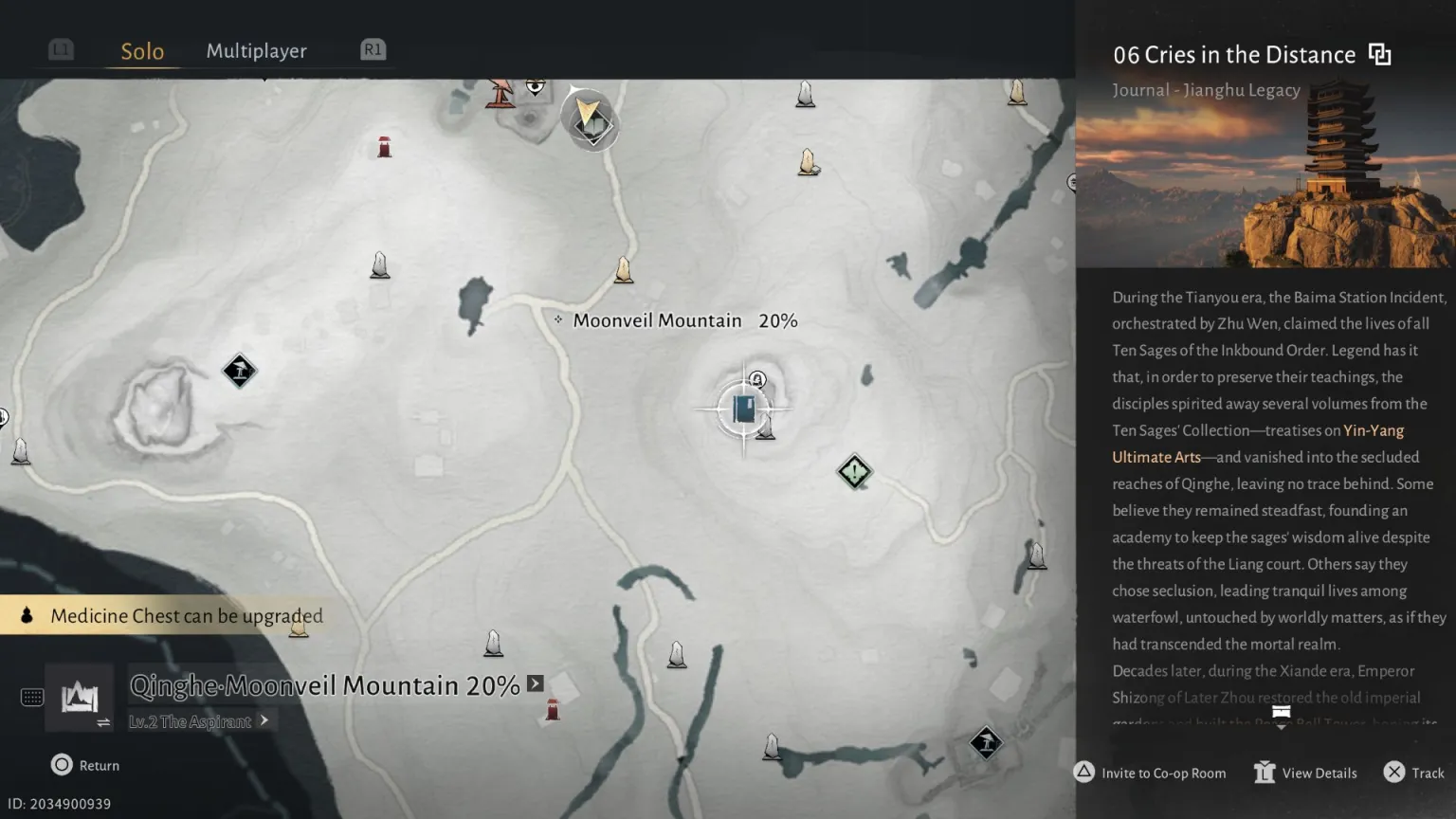The width and height of the screenshot is (1456, 819).
Task: Click the player arrow marker on the map
Action: pos(589,118)
